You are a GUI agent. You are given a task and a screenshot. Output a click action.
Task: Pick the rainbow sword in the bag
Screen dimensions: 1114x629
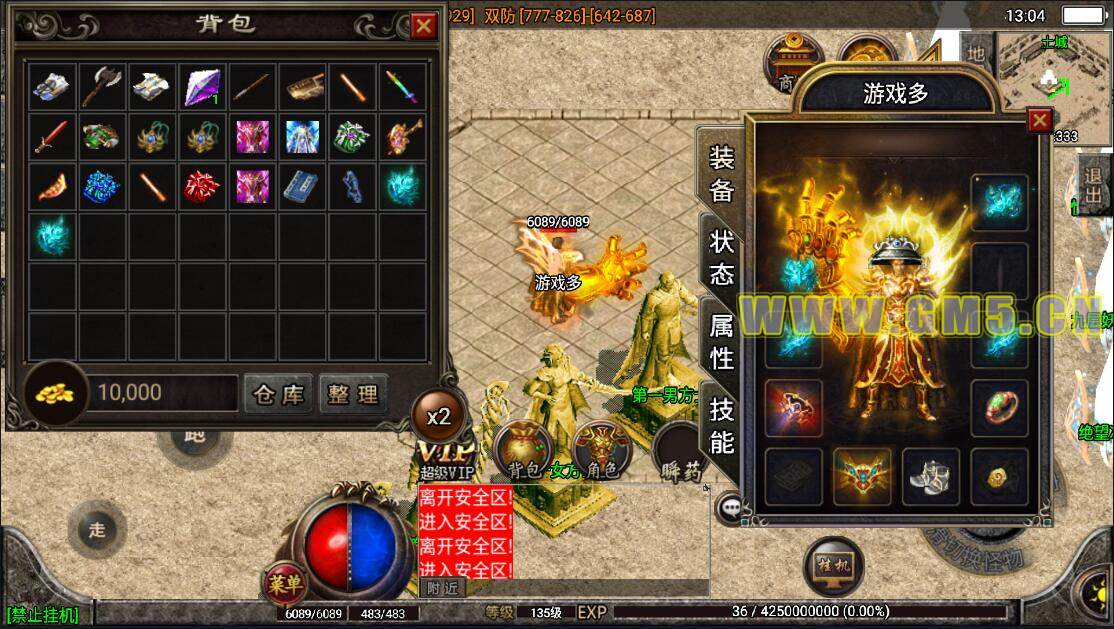coord(403,86)
